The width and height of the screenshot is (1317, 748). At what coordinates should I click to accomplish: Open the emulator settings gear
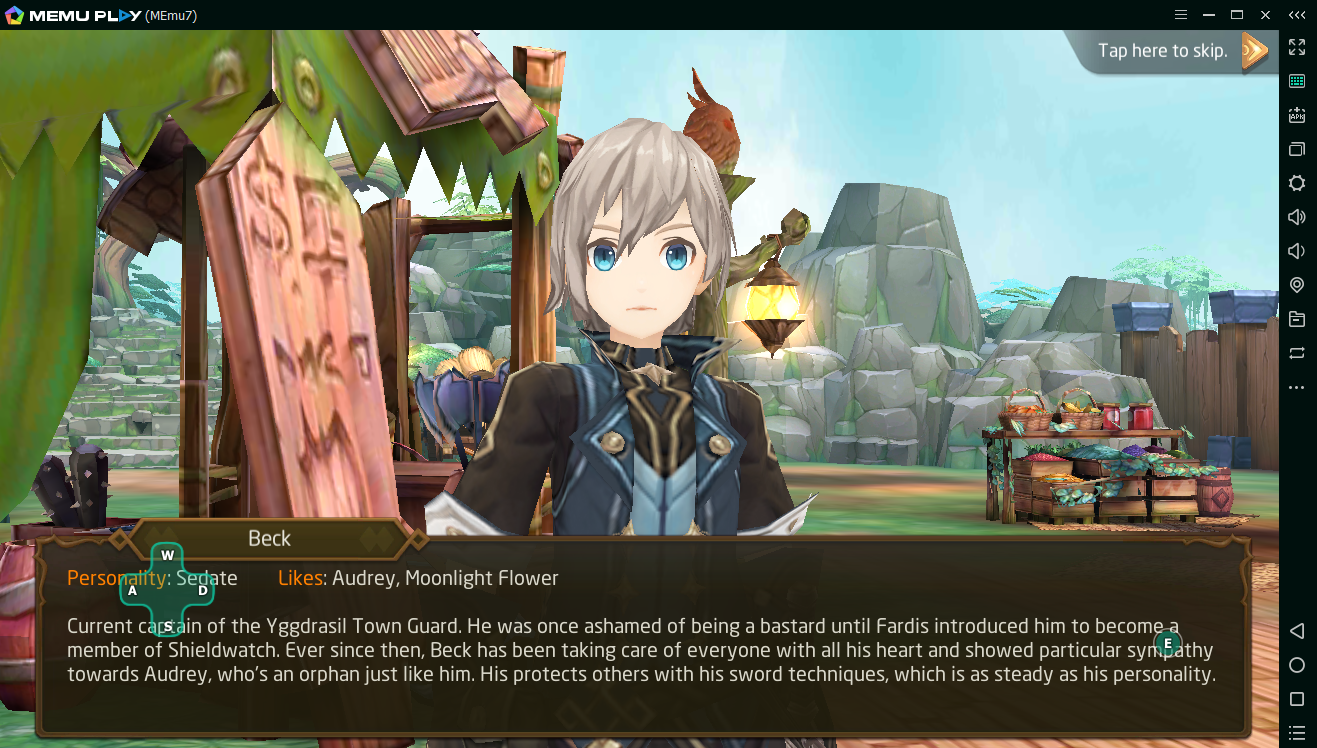[x=1297, y=183]
